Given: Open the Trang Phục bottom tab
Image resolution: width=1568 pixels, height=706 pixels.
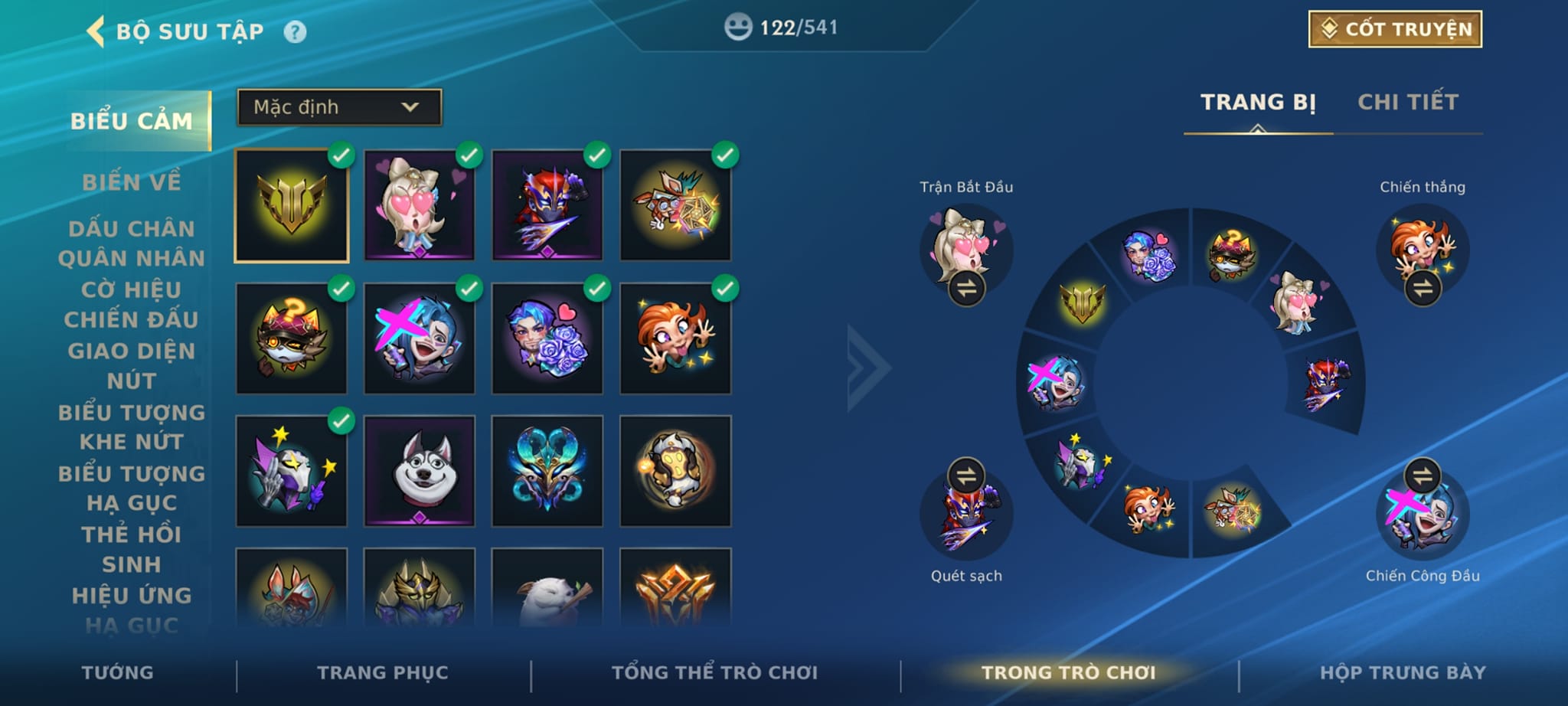Looking at the screenshot, I should pyautogui.click(x=383, y=672).
